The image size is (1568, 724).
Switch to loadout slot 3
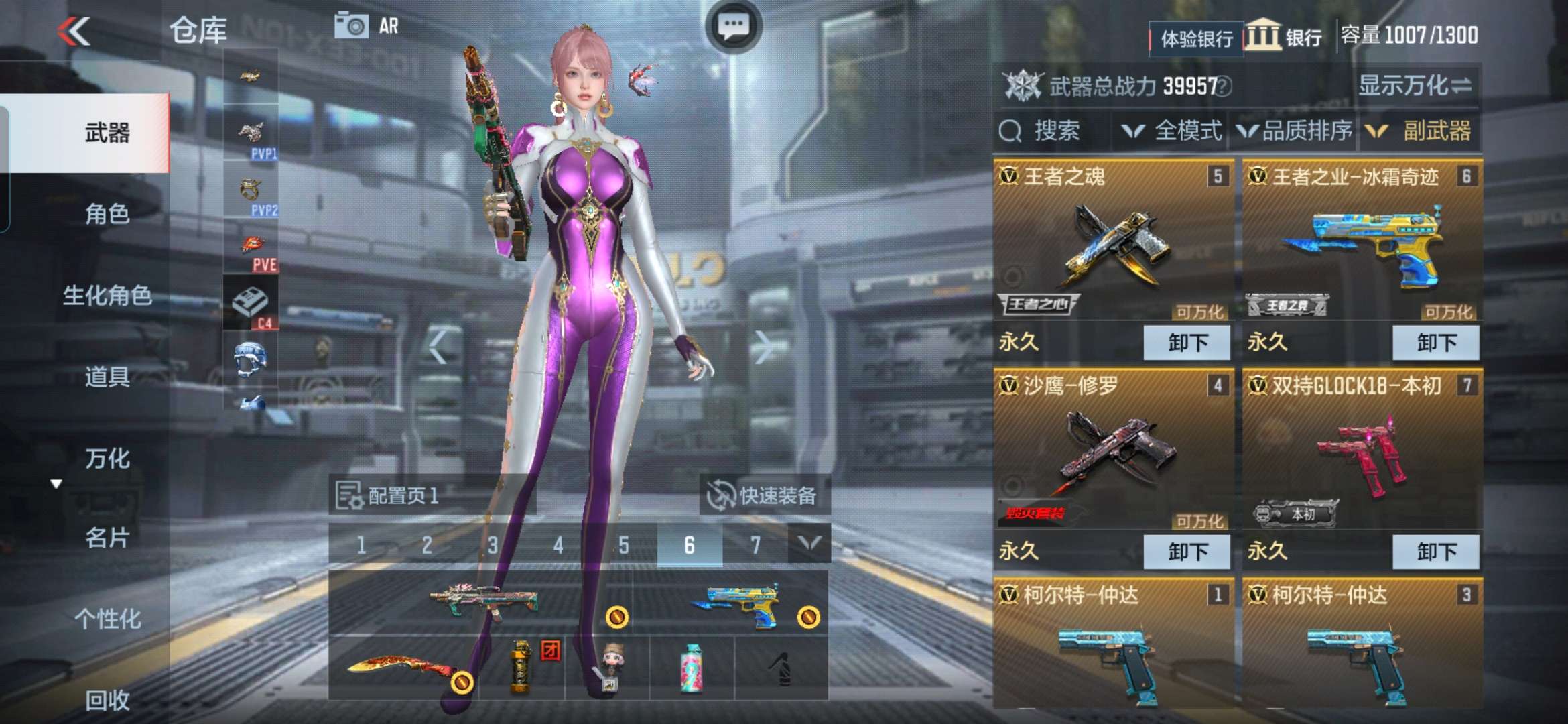tap(493, 545)
